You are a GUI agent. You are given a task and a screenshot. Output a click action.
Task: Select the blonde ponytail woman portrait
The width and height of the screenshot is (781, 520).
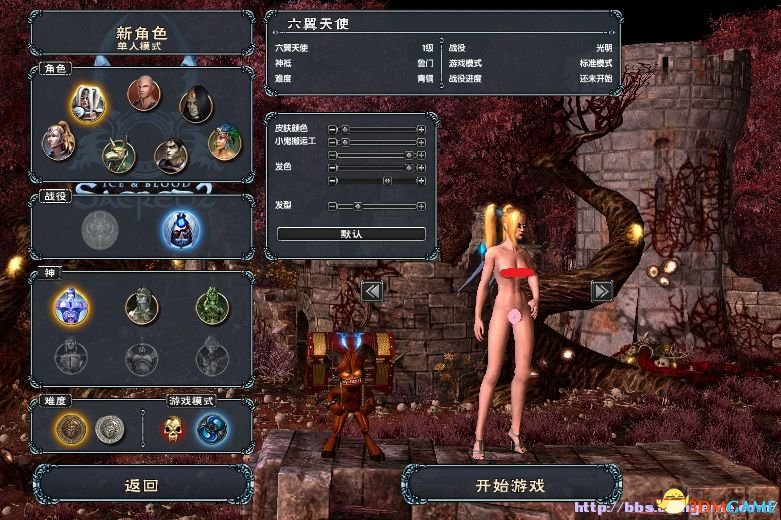[59, 141]
